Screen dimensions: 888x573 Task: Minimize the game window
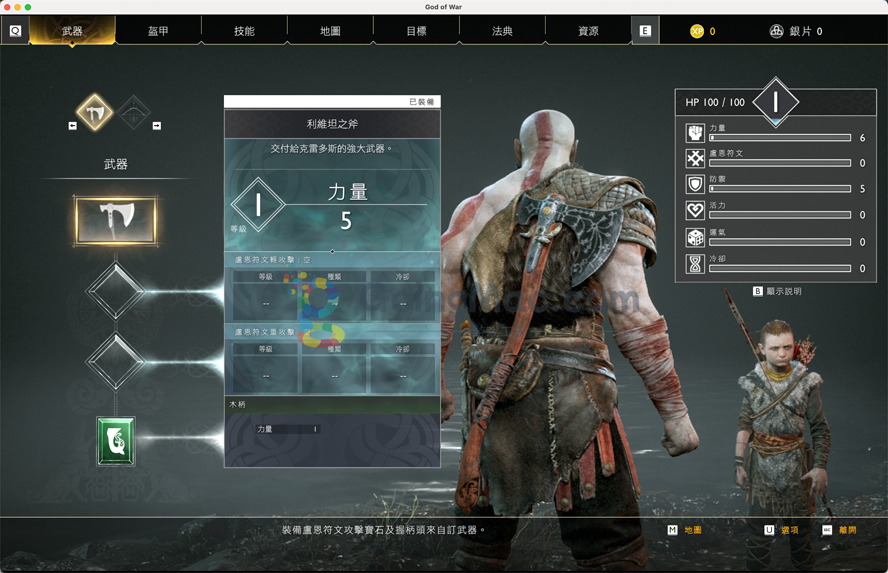tap(18, 7)
